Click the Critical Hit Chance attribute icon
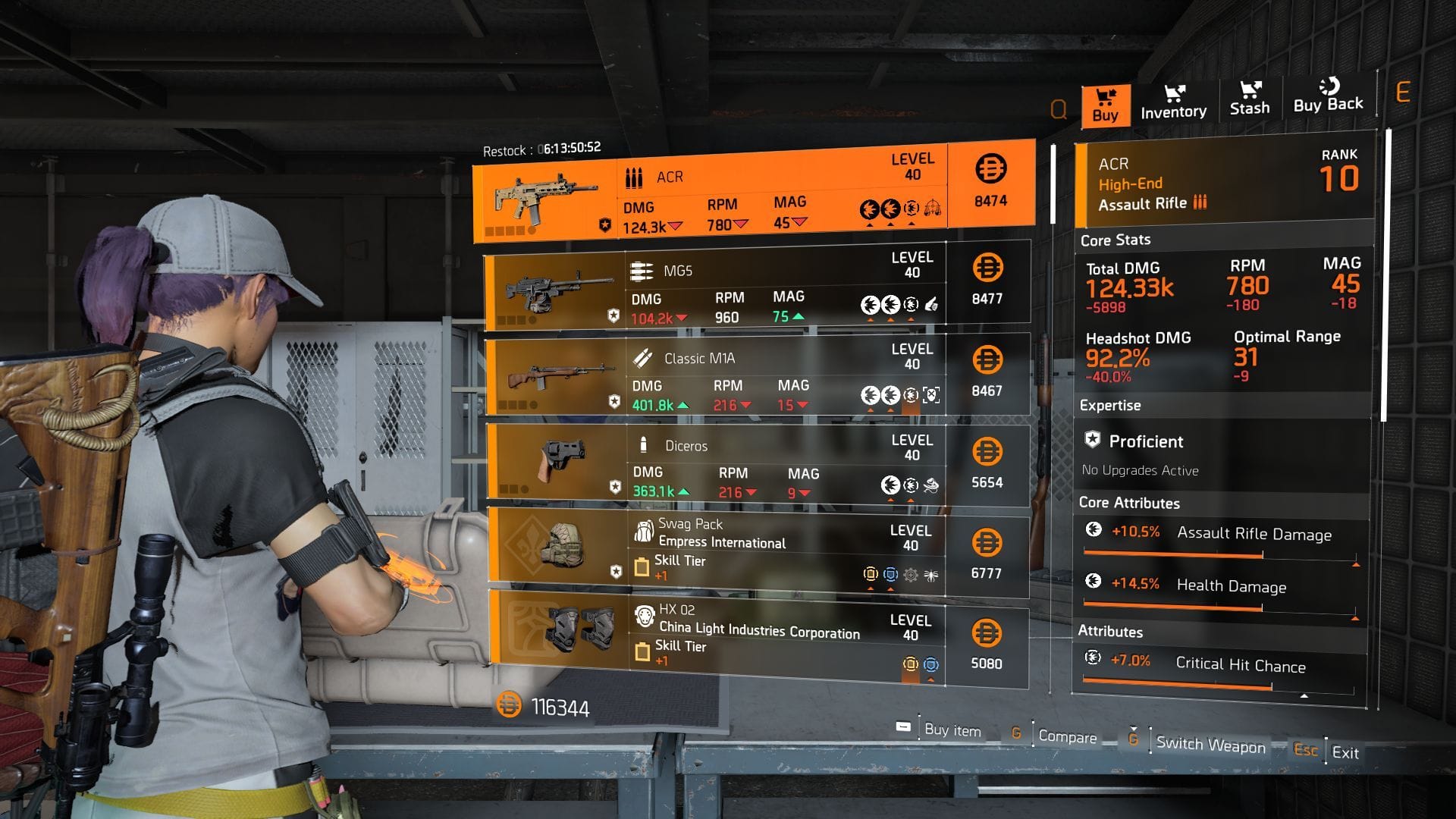 coord(1093,657)
